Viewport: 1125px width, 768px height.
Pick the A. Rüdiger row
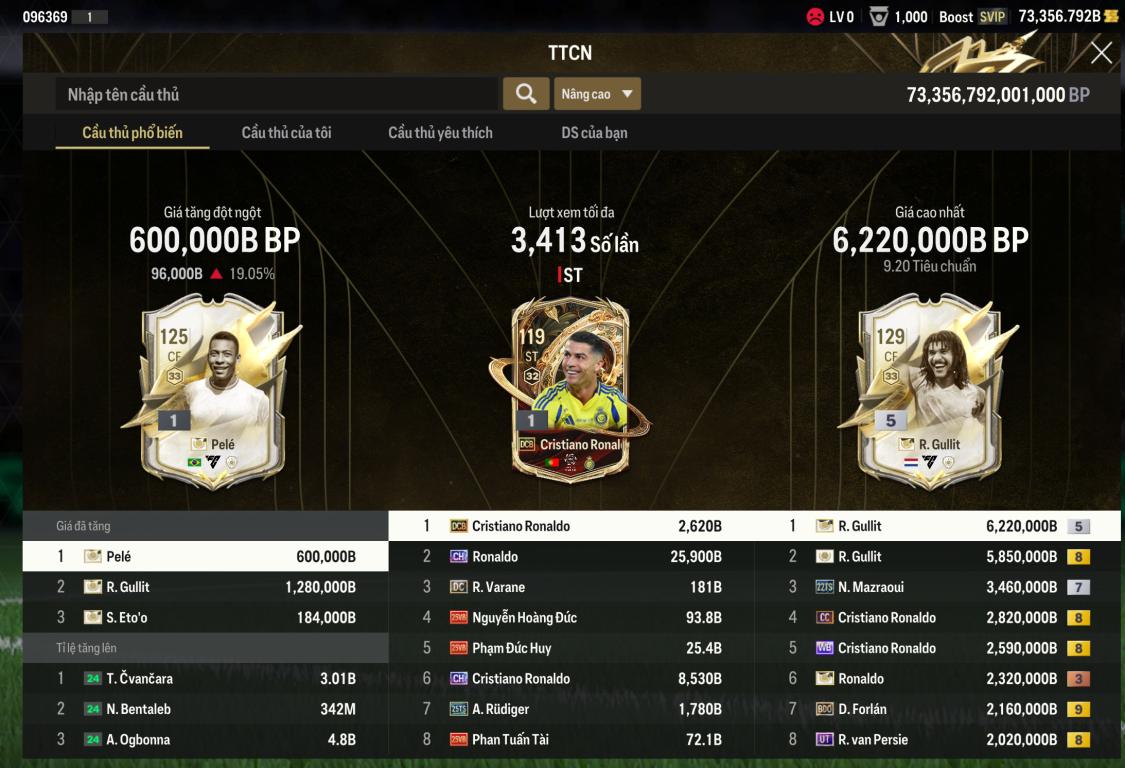click(x=572, y=709)
